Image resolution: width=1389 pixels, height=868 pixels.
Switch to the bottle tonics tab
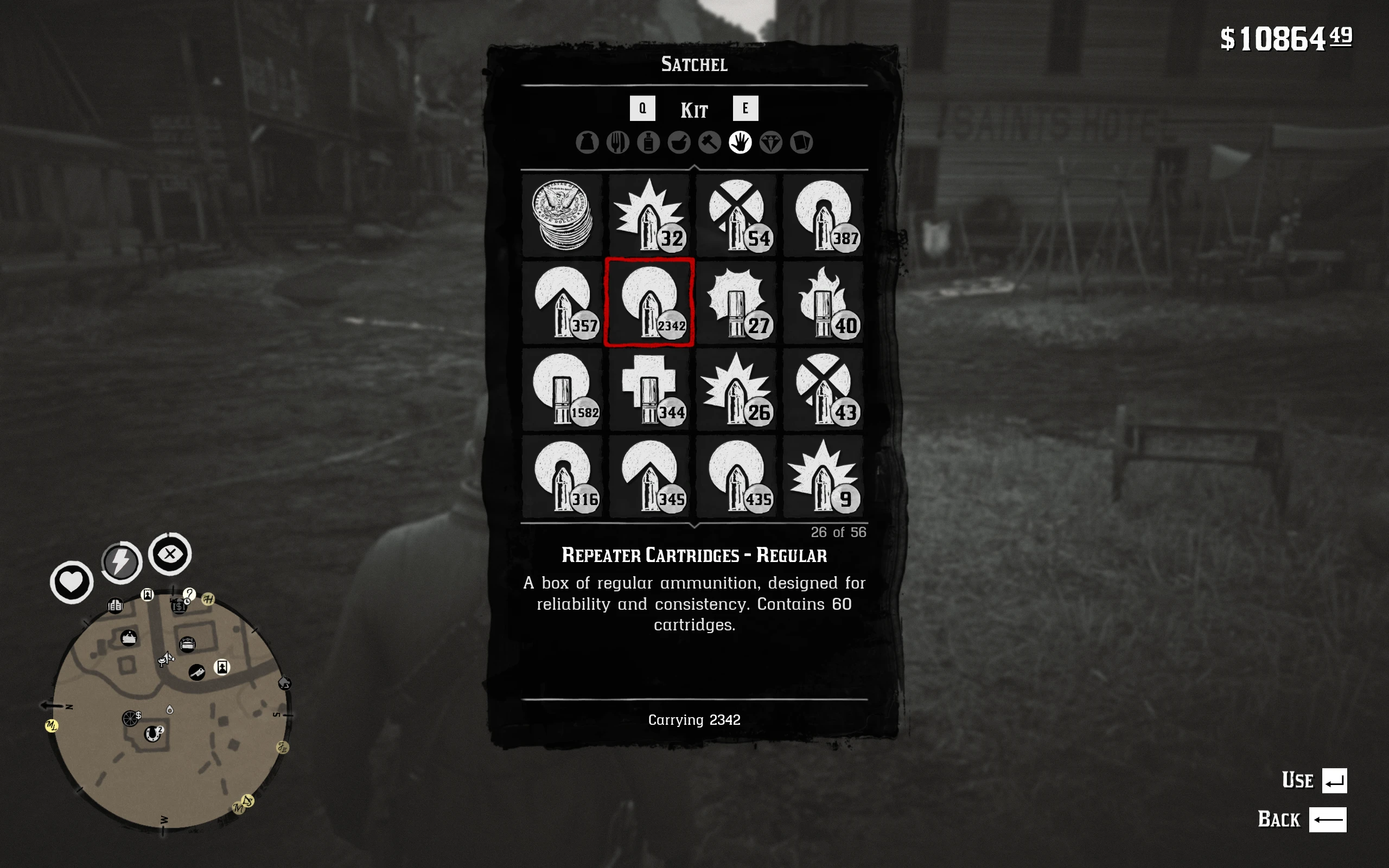648,142
